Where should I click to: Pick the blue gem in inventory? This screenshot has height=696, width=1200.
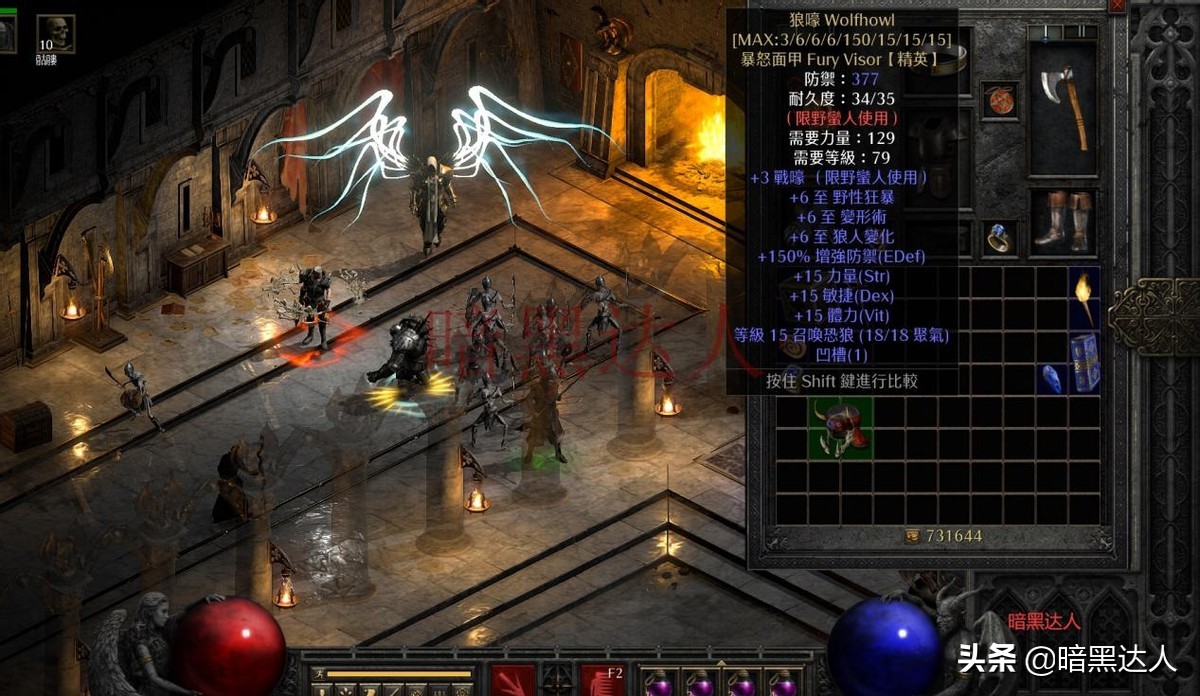pos(1053,378)
